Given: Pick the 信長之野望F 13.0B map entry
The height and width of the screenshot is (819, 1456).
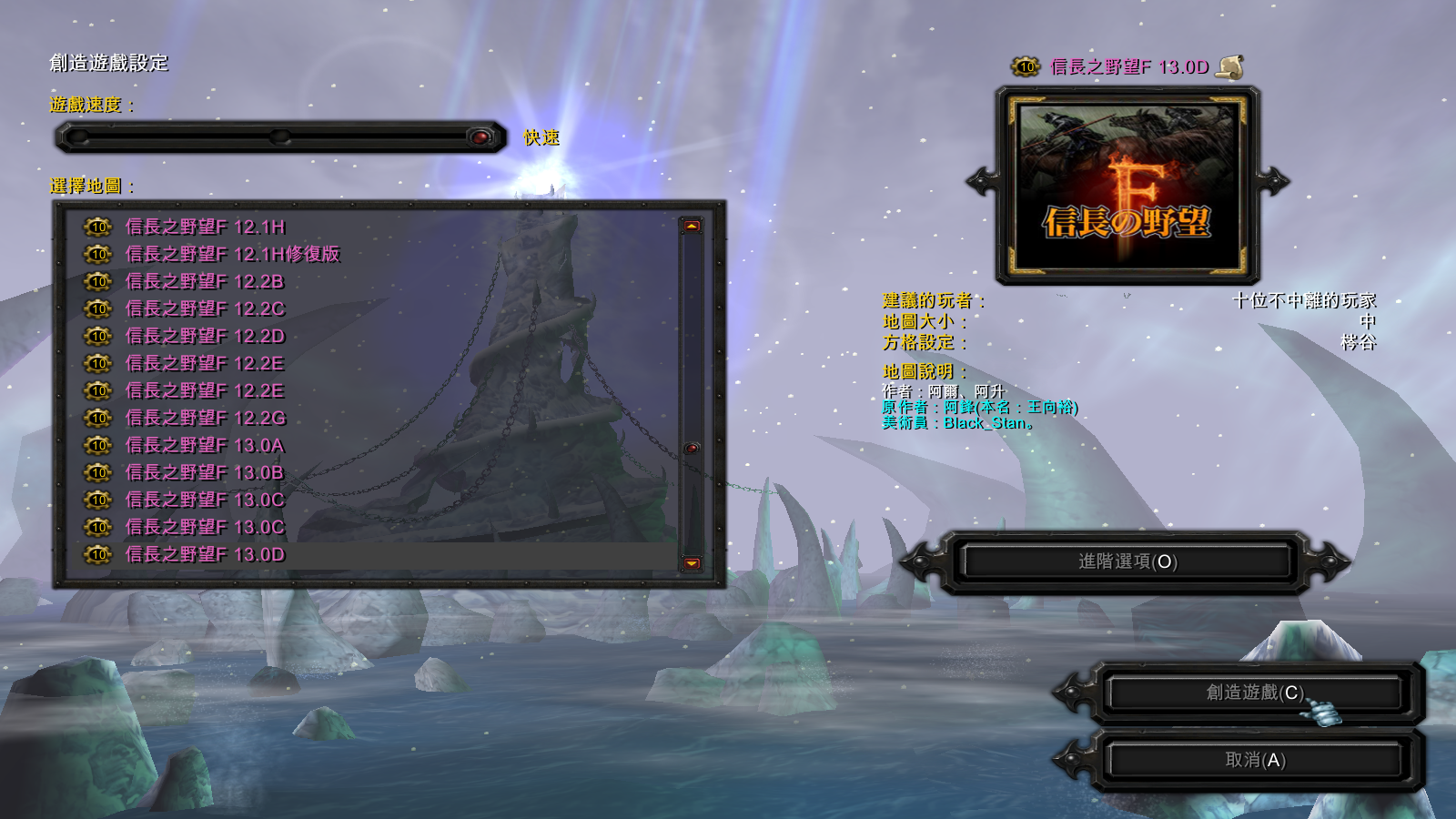Looking at the screenshot, I should tap(205, 472).
